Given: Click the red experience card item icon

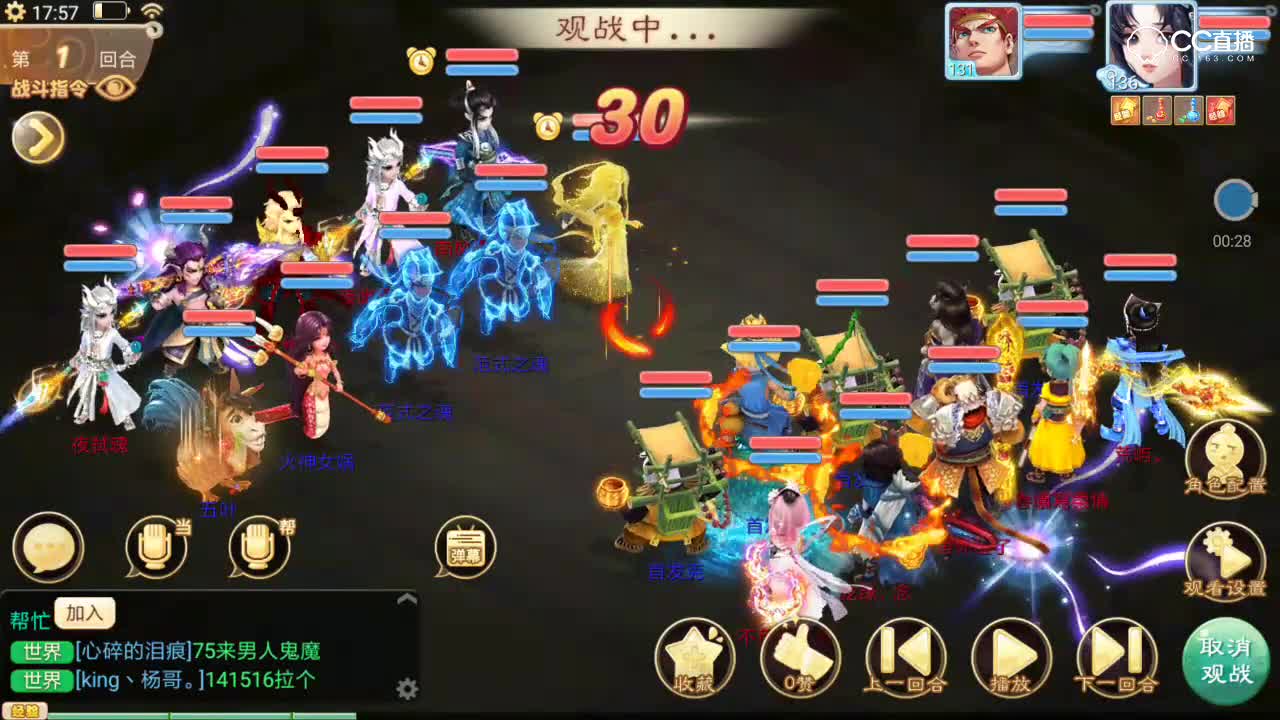Looking at the screenshot, I should click(x=1221, y=110).
